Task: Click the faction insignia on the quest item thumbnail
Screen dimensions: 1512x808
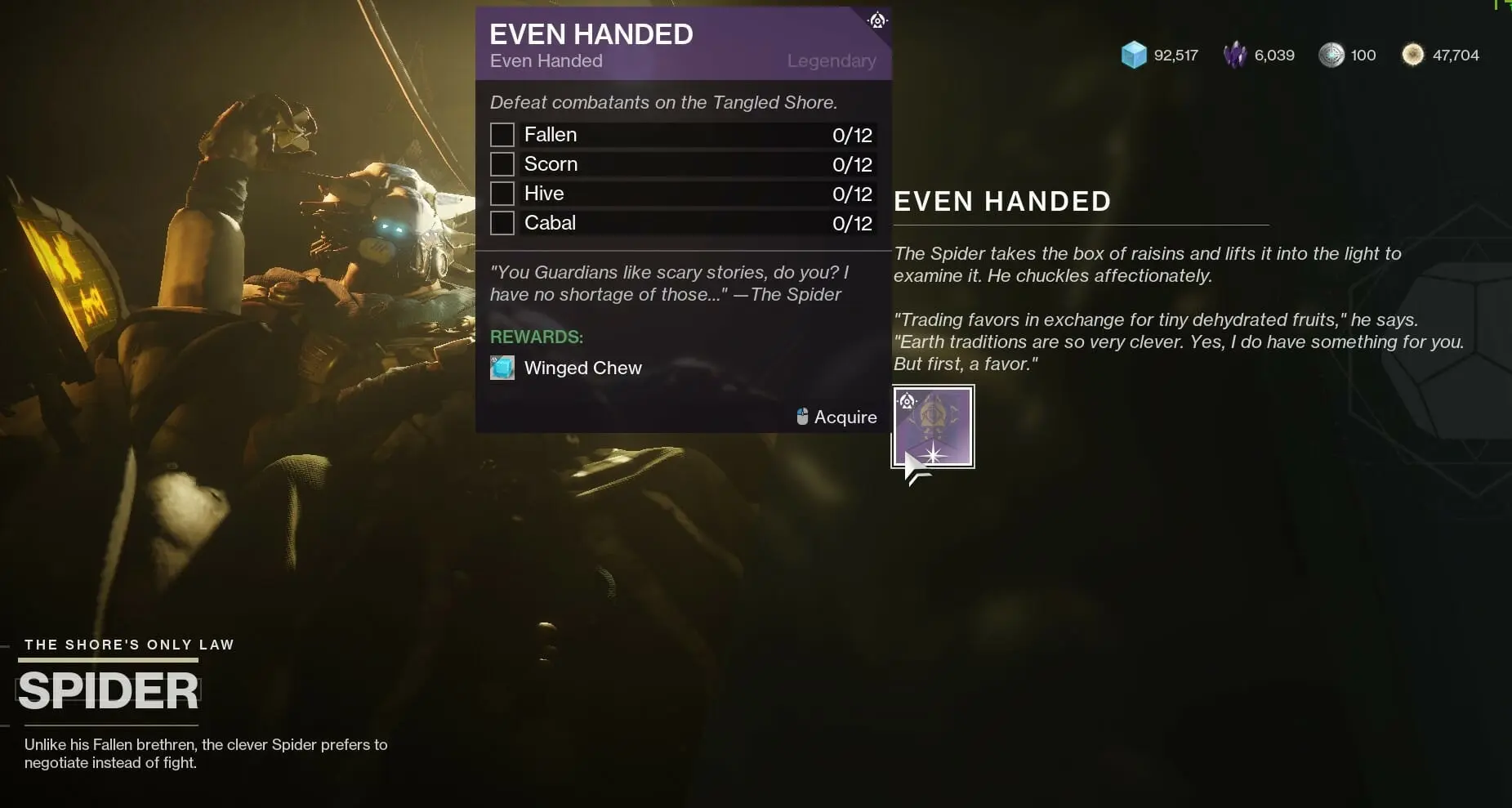Action: coord(907,400)
